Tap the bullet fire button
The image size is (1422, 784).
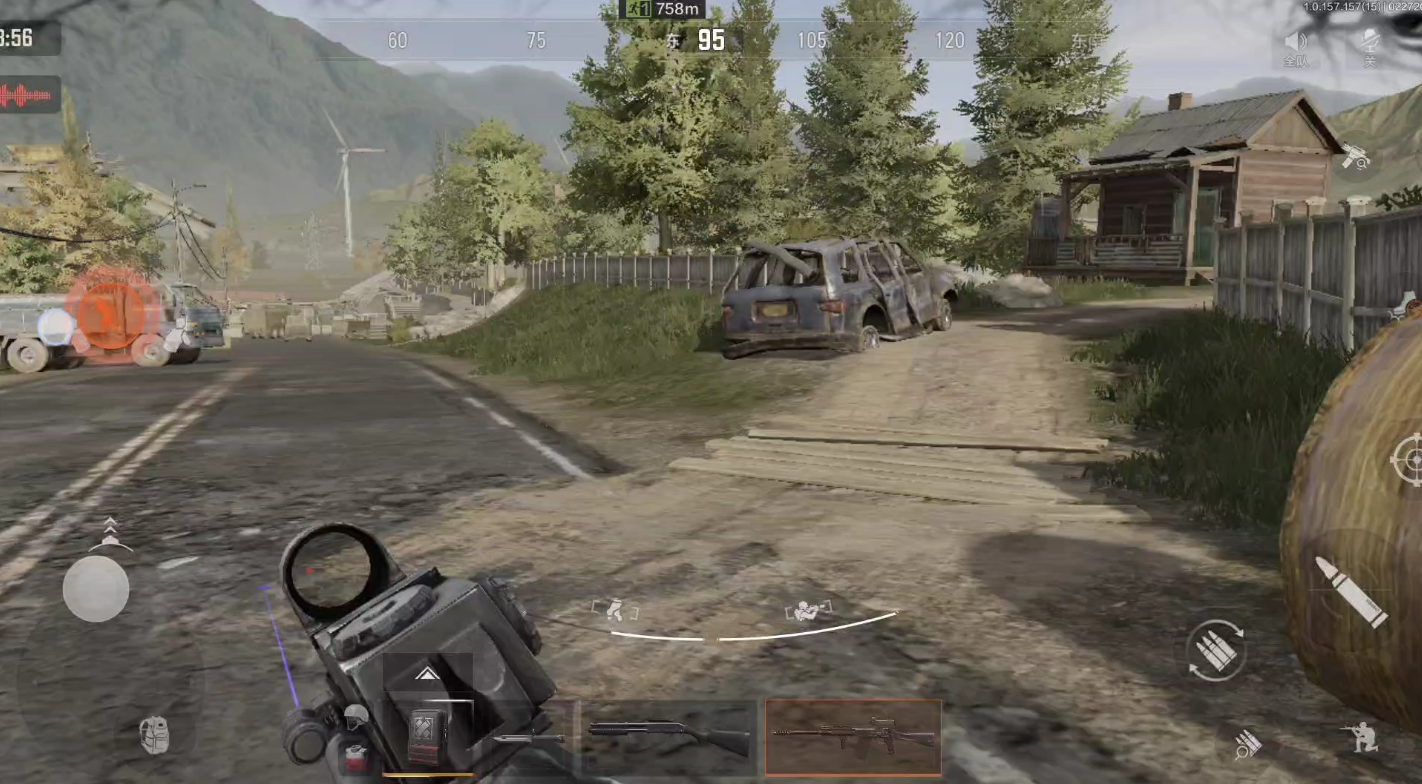[1351, 592]
